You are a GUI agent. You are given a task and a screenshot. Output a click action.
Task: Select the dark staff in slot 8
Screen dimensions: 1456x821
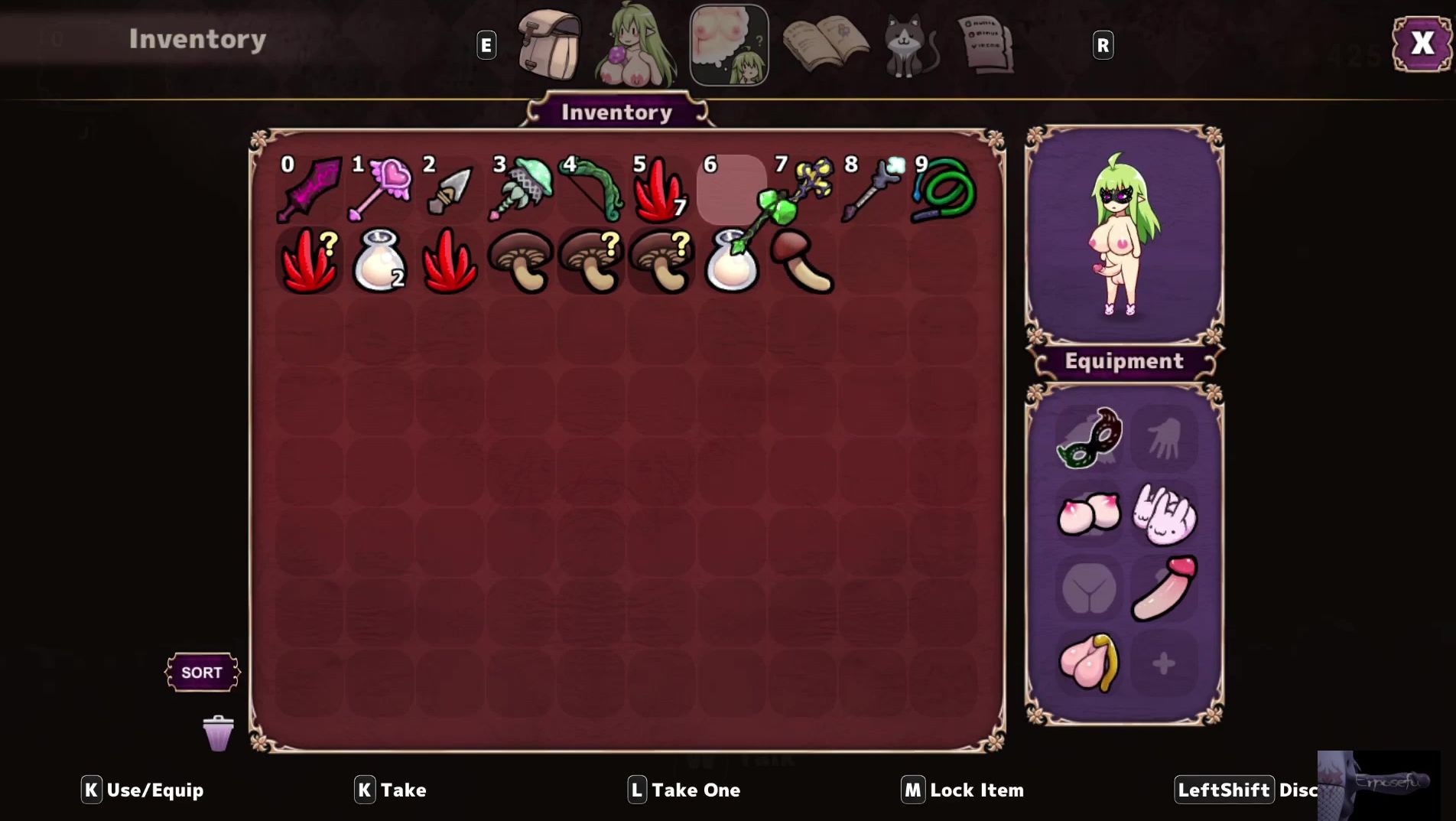pos(873,189)
